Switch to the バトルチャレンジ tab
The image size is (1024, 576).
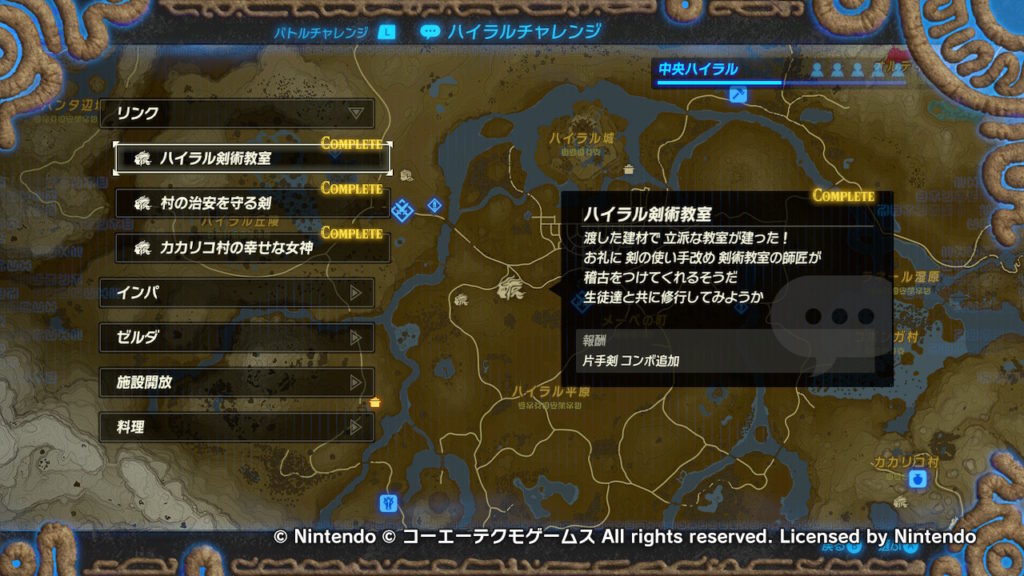click(322, 32)
